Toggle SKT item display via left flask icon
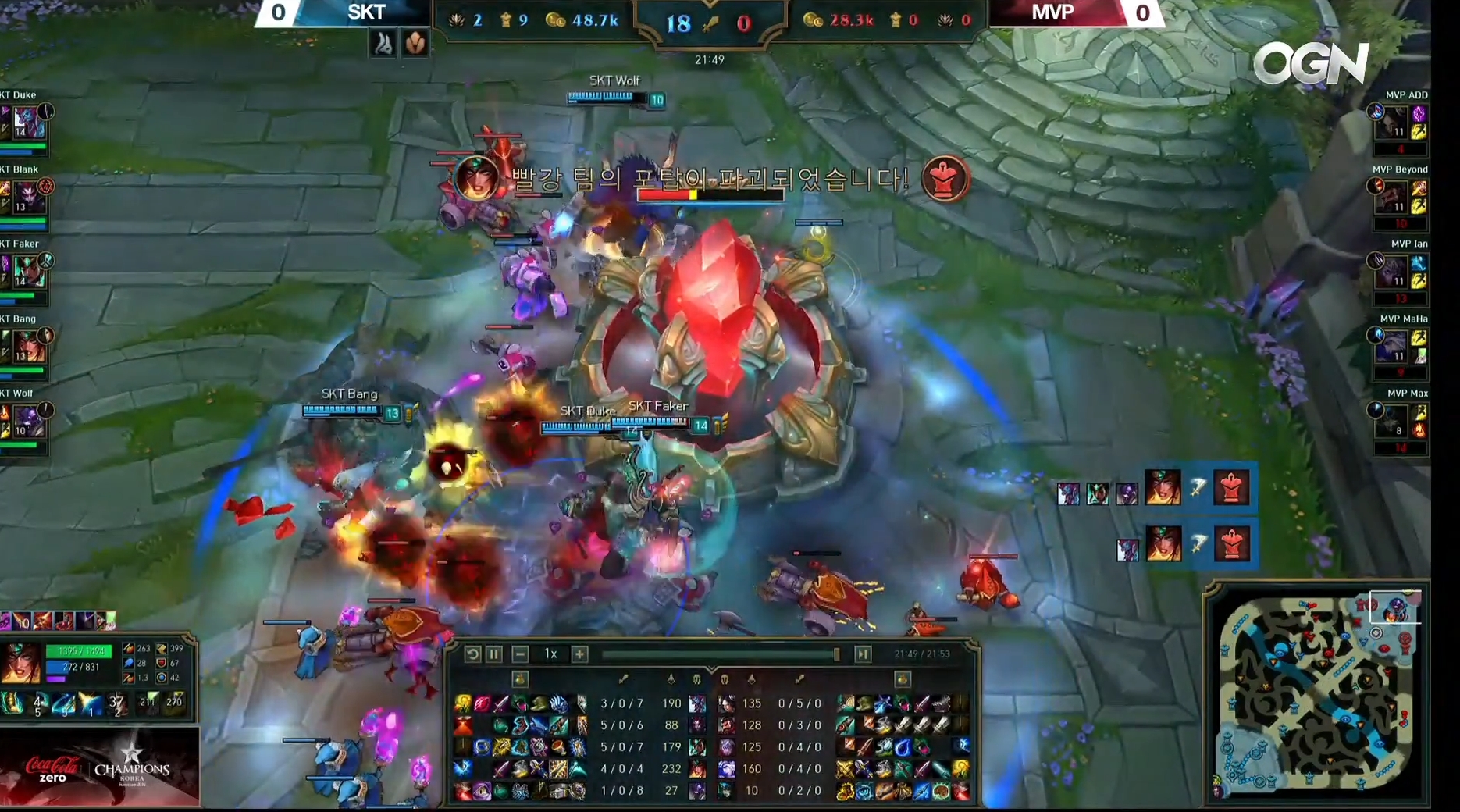The height and width of the screenshot is (812, 1460). coord(520,679)
